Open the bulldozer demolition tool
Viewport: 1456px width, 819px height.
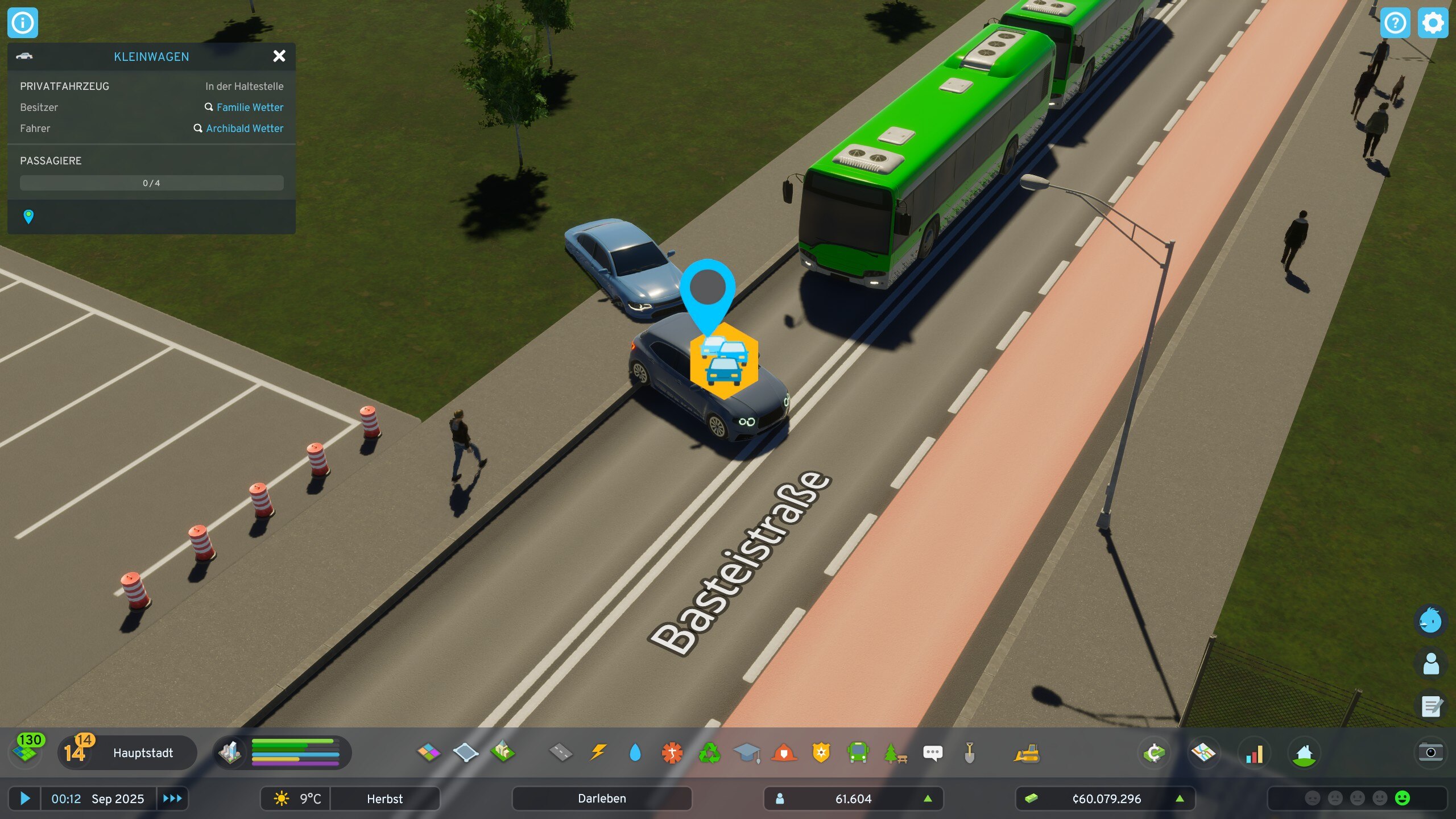pos(1029,752)
